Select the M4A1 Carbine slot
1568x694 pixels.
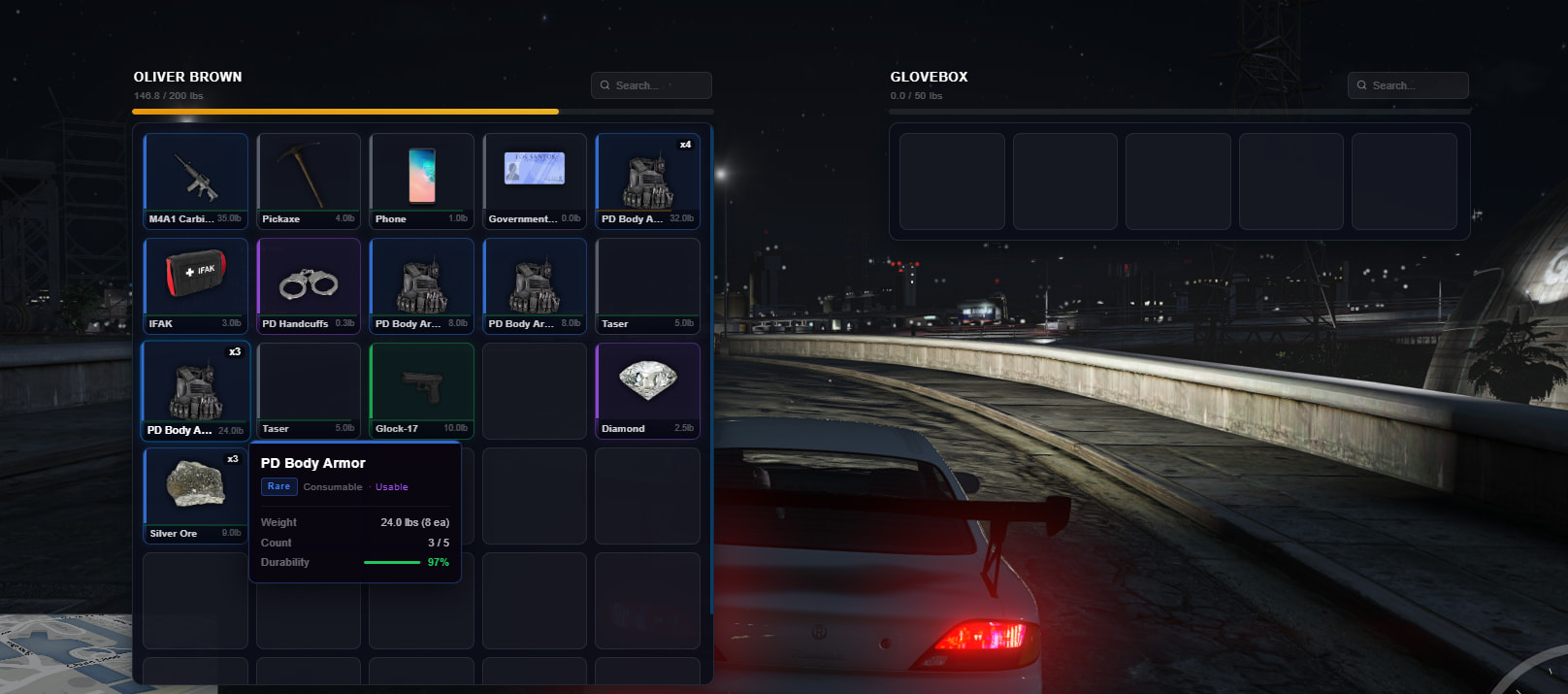click(x=195, y=181)
